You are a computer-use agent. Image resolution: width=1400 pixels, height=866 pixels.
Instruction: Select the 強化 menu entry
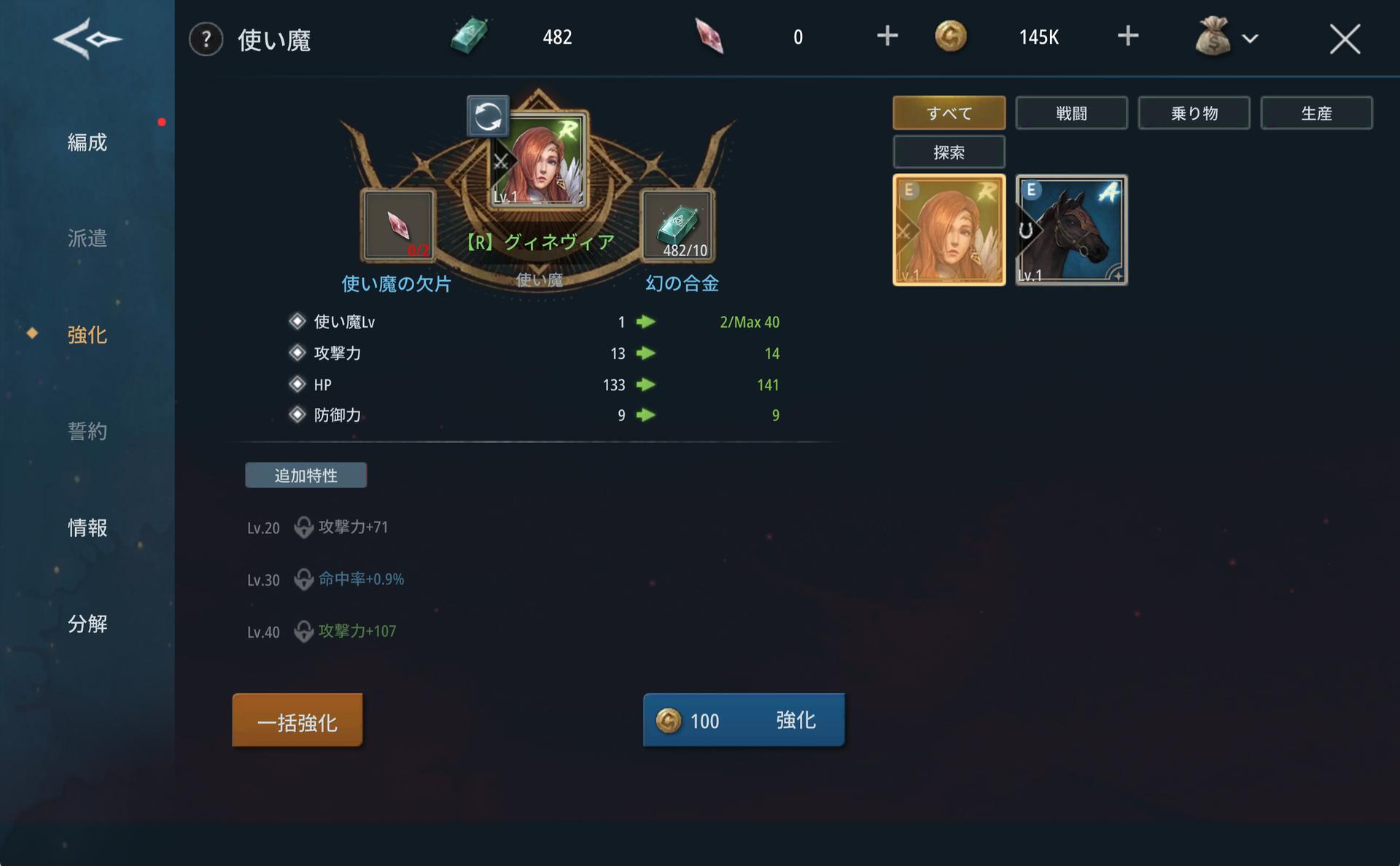pos(87,335)
